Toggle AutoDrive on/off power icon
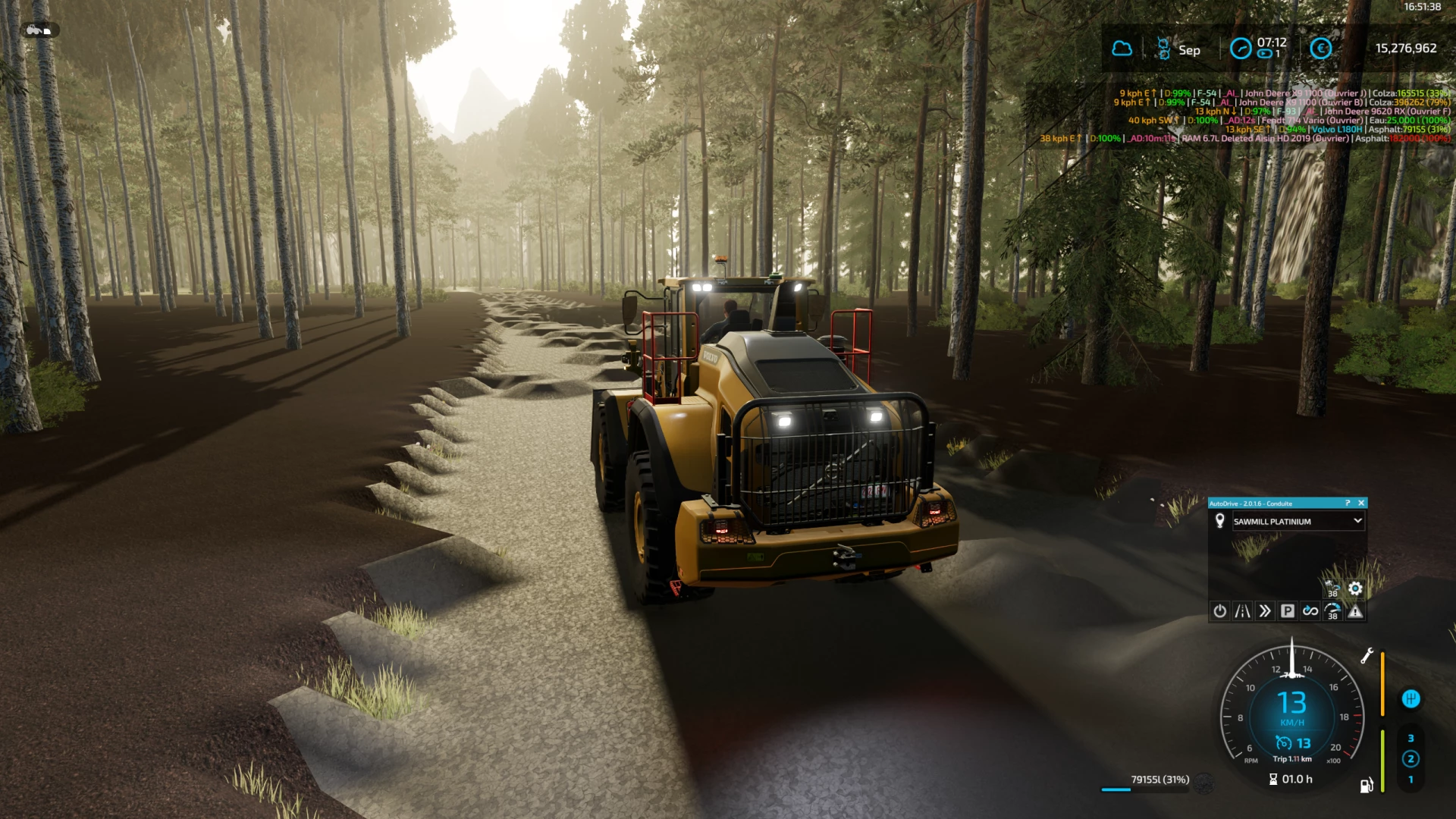1456x819 pixels. (1220, 610)
